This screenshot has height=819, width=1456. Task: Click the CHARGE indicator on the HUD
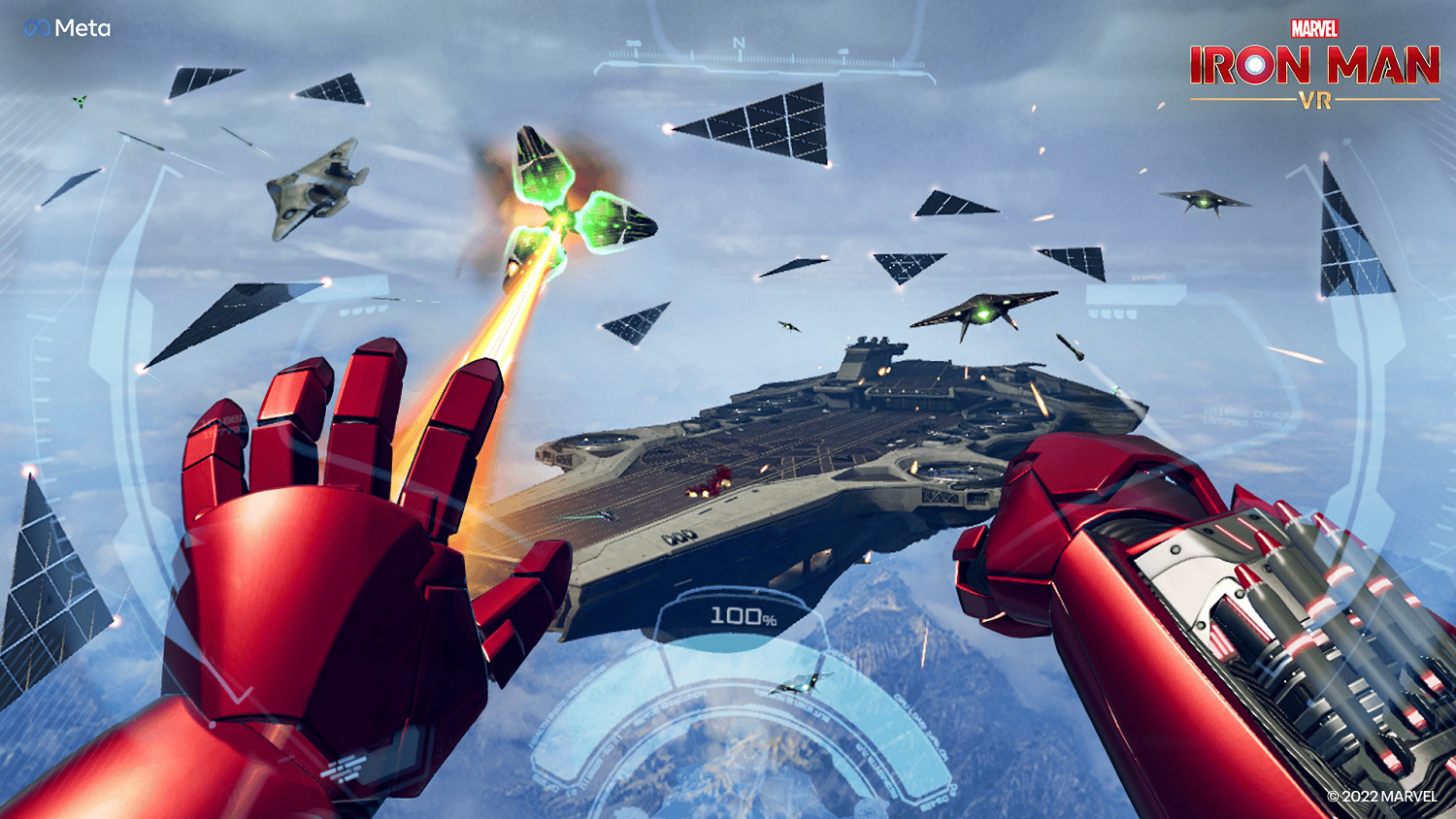click(1148, 277)
